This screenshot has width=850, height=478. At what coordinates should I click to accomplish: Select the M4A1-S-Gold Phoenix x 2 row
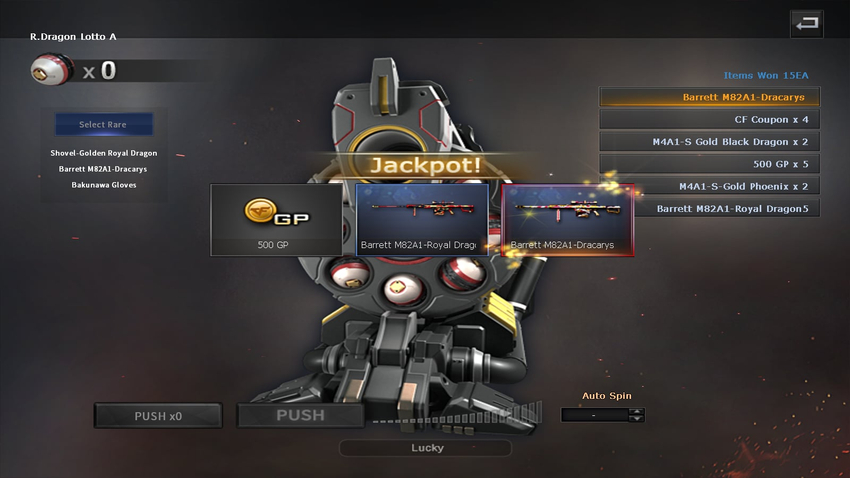pyautogui.click(x=709, y=186)
